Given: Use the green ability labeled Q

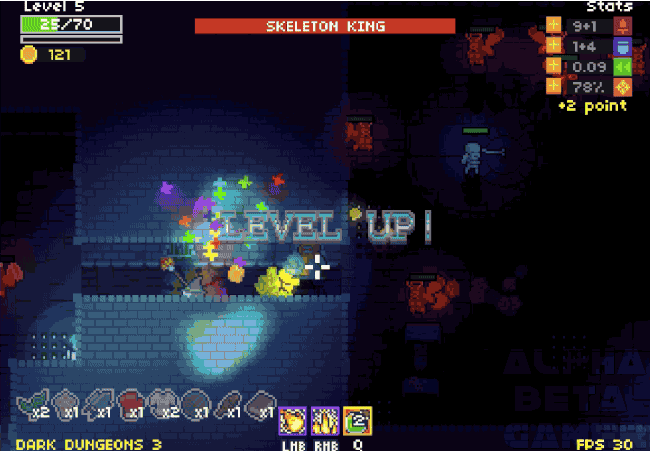Looking at the screenshot, I should pos(356,420).
